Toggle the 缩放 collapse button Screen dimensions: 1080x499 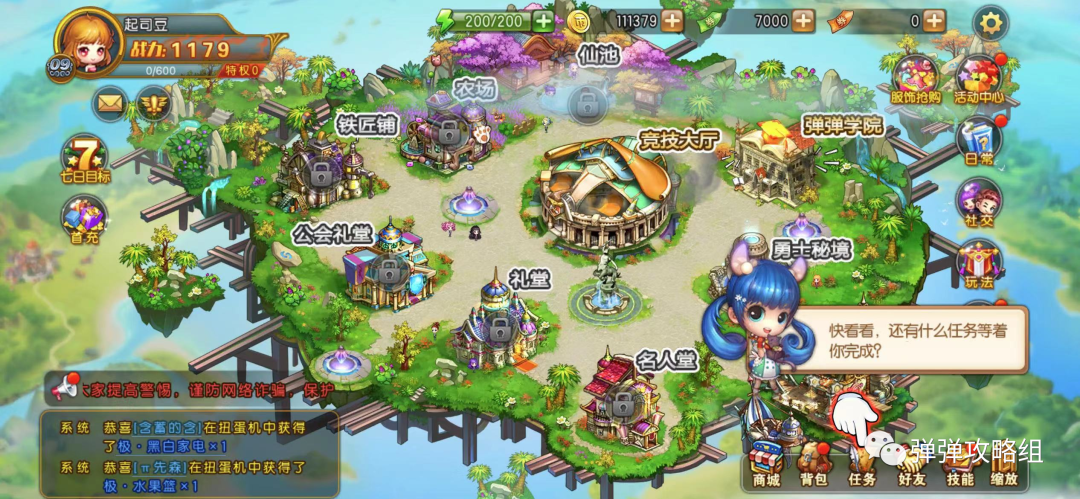click(1006, 464)
